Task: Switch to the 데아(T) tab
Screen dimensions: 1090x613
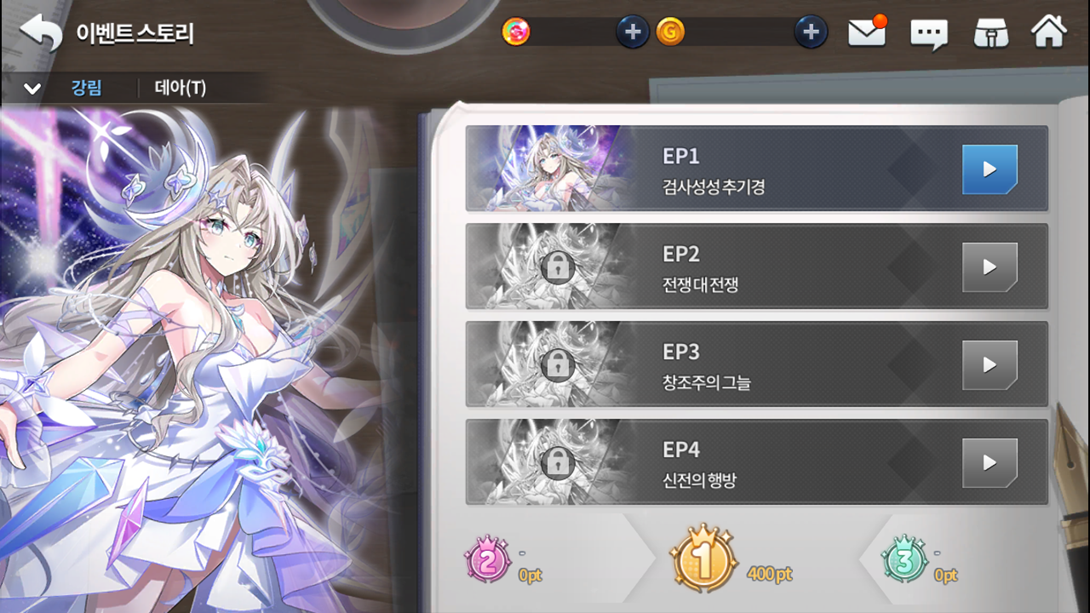Action: 180,88
